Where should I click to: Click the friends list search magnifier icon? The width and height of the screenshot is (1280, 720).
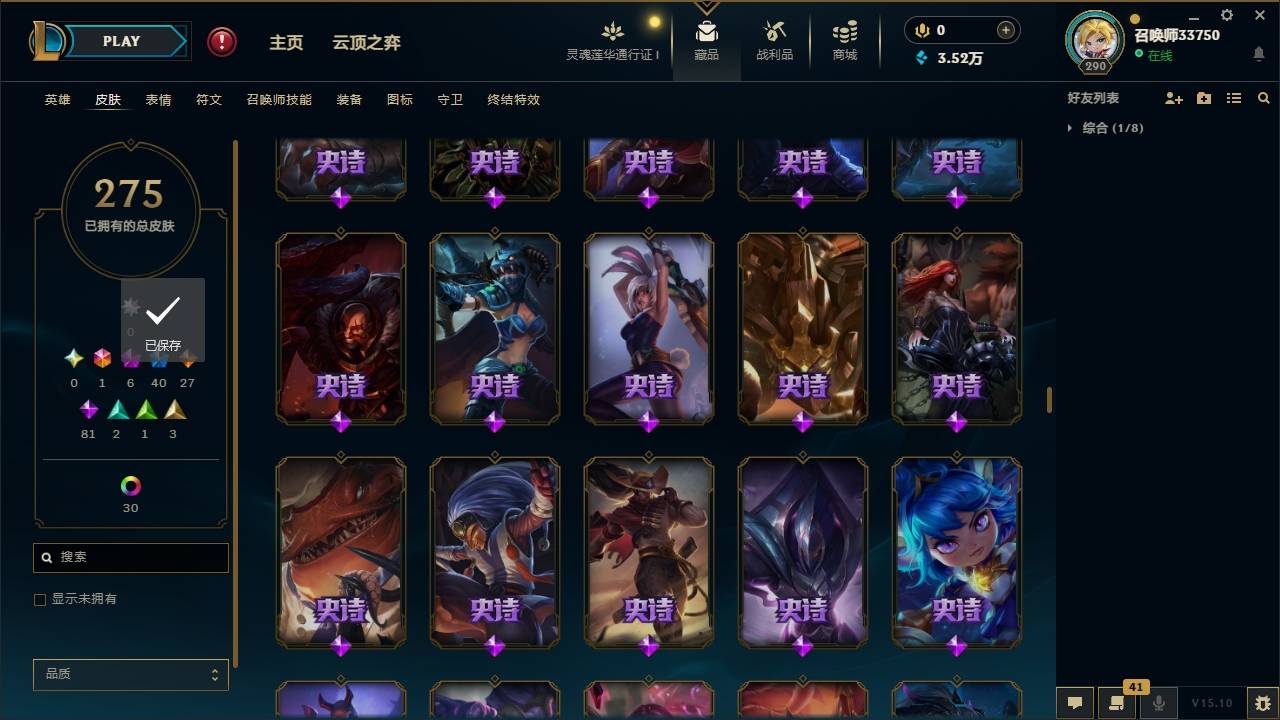1264,97
